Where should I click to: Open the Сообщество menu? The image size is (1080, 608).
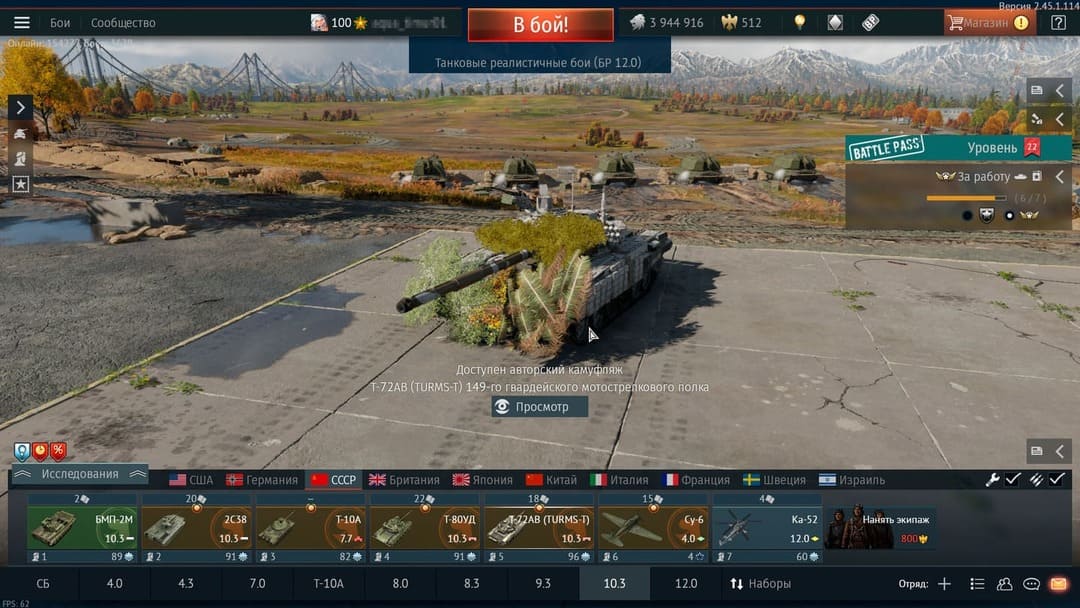pos(123,22)
